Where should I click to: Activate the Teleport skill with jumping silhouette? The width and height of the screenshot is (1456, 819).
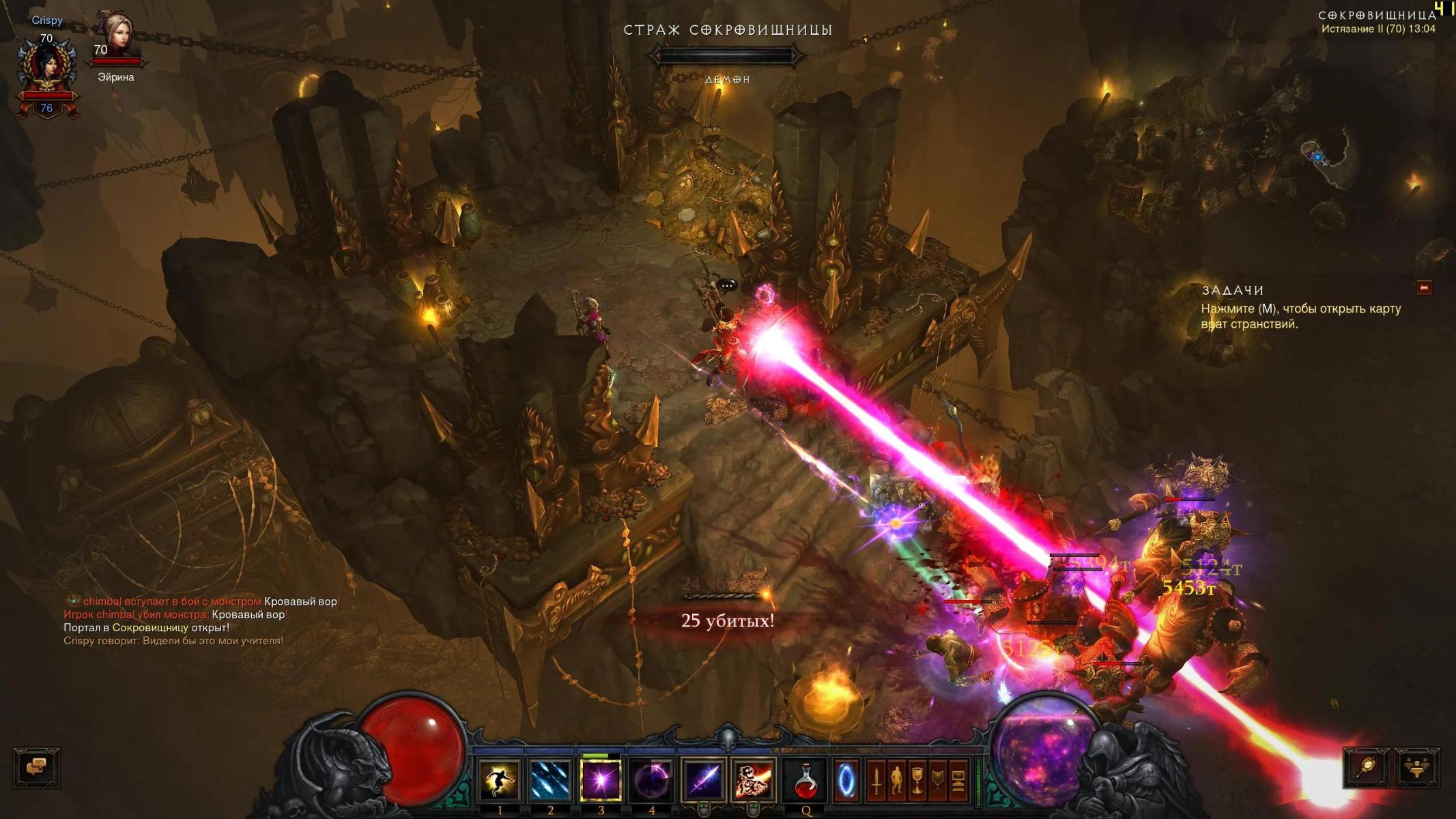pyautogui.click(x=500, y=779)
